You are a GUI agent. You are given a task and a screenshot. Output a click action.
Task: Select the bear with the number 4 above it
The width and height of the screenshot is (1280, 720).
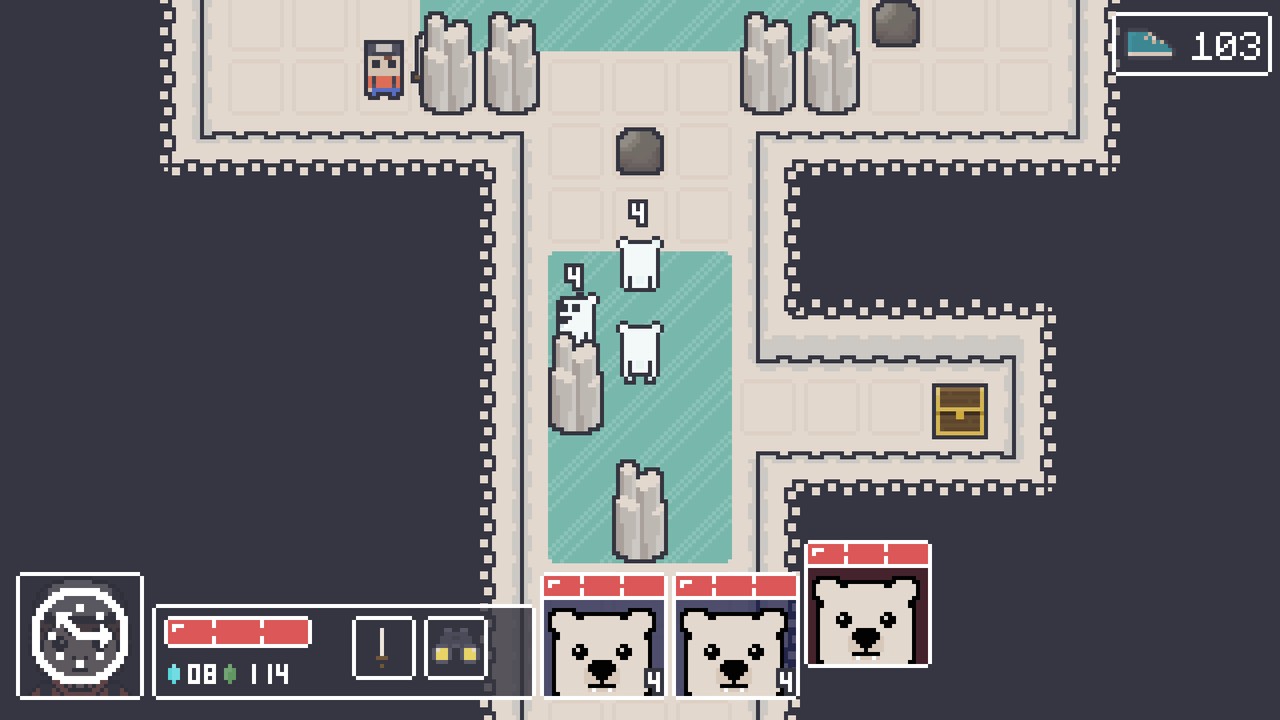(639, 263)
